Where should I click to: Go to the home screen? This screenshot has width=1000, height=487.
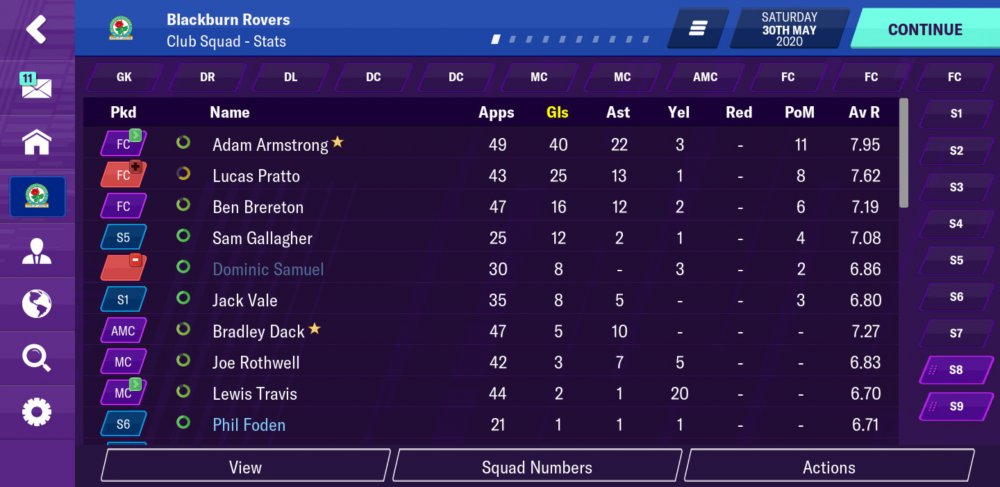36,142
